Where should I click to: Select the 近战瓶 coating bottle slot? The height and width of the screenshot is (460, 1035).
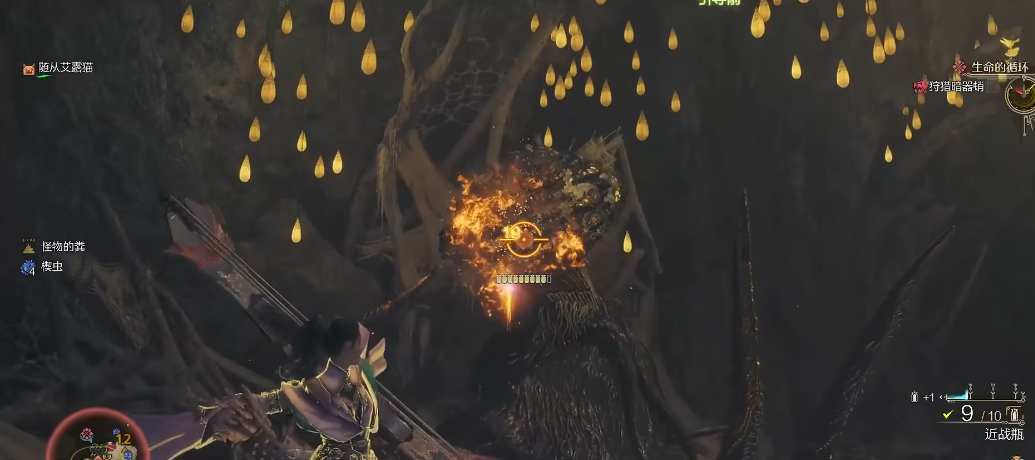point(1003,434)
